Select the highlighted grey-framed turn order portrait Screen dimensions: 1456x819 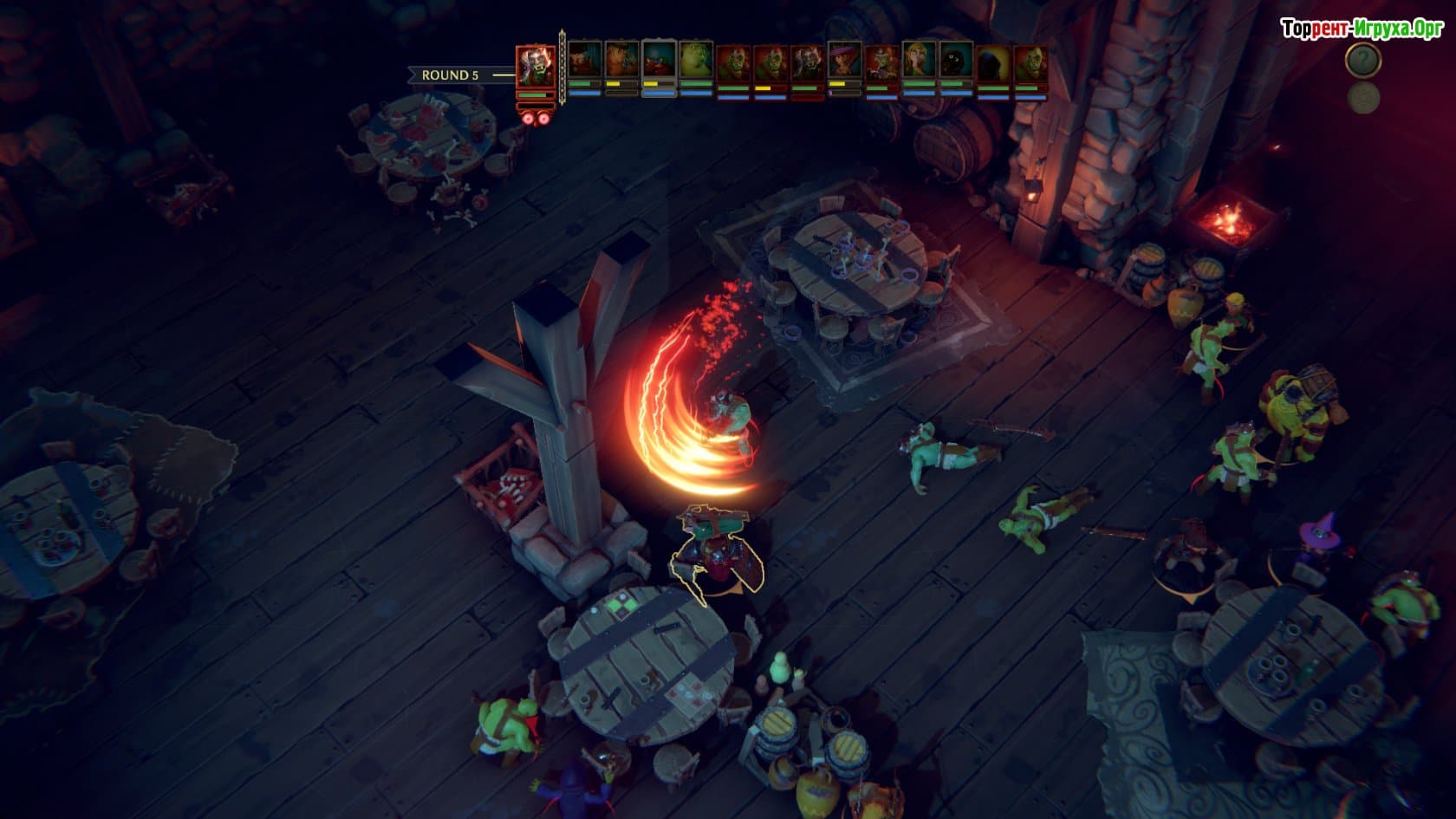point(659,61)
